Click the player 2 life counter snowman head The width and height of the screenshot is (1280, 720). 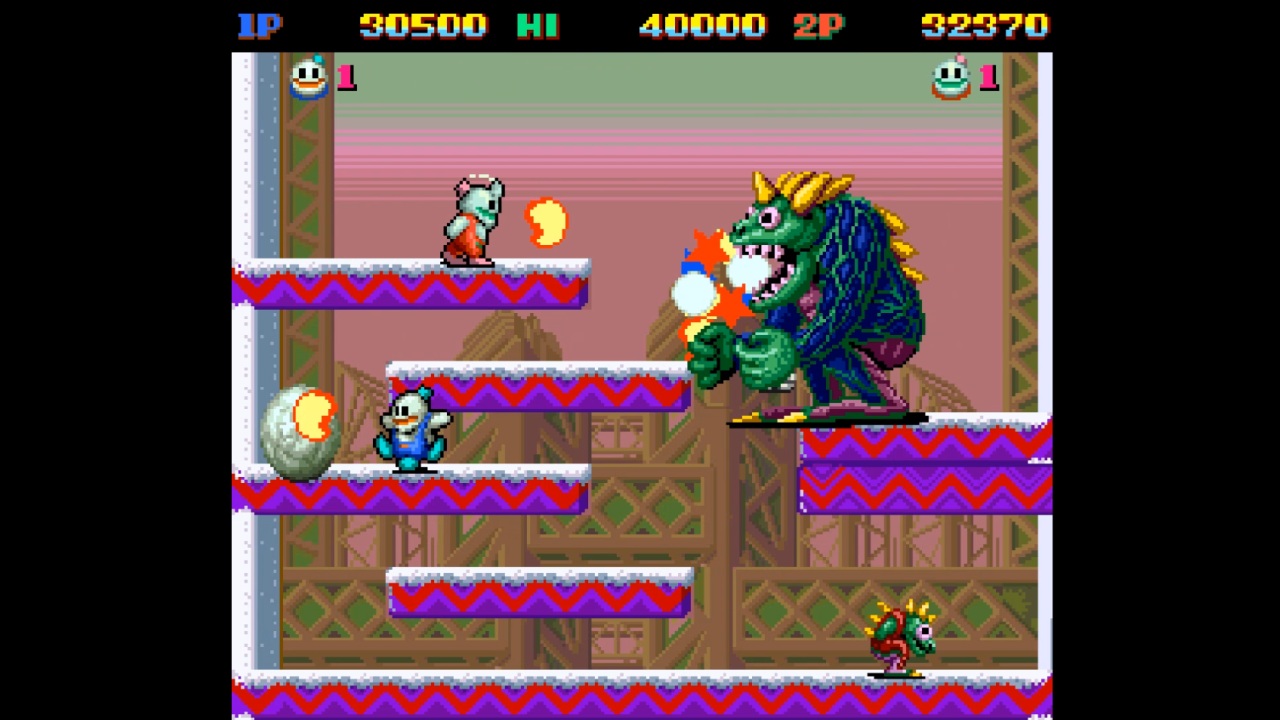click(950, 78)
